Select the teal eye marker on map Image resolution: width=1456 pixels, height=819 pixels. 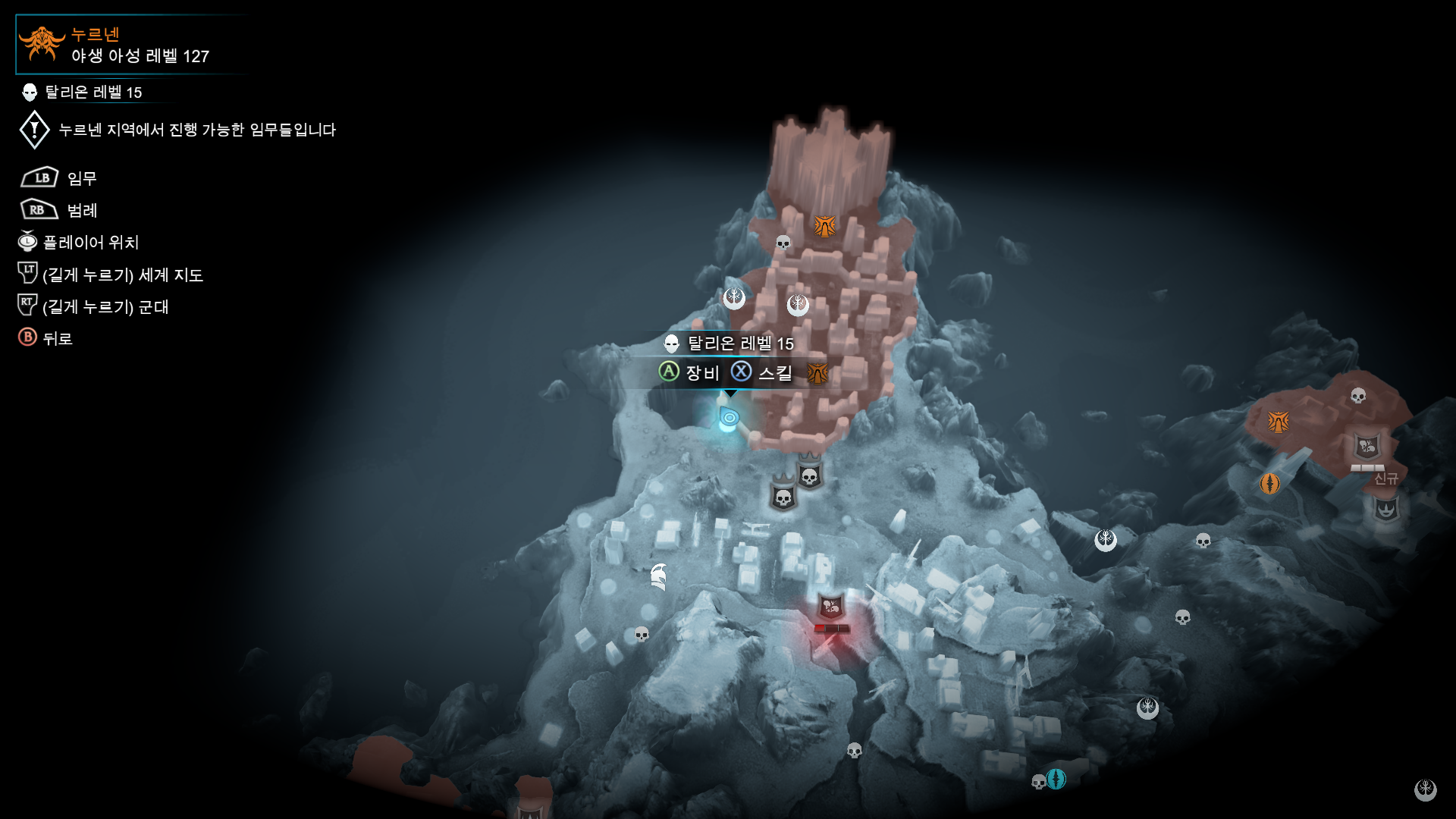(1056, 779)
